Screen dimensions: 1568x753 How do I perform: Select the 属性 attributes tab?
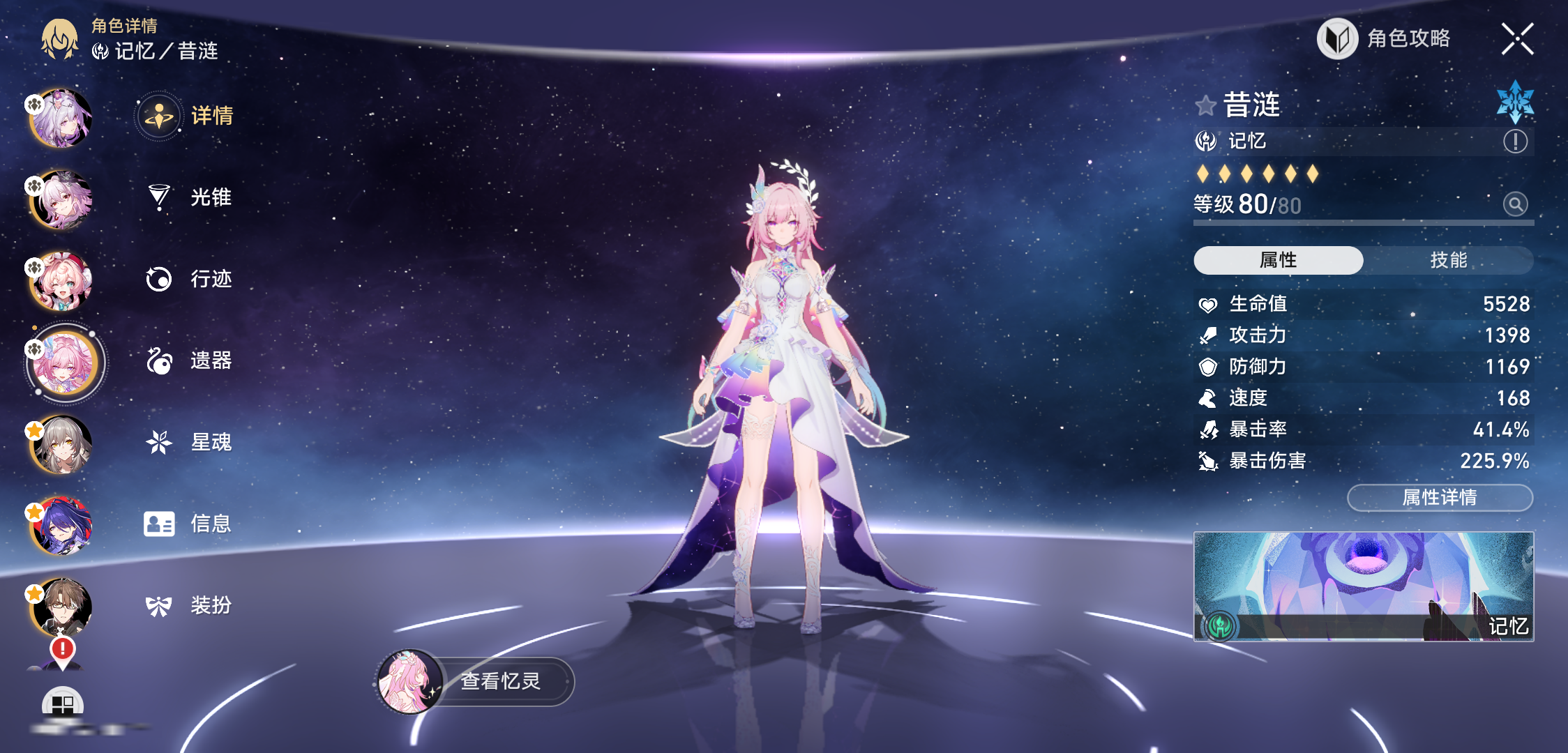pos(1278,260)
